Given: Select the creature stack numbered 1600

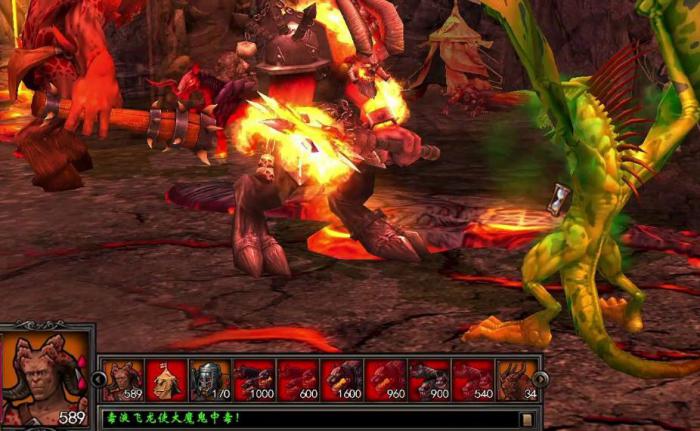Looking at the screenshot, I should pos(342,380).
